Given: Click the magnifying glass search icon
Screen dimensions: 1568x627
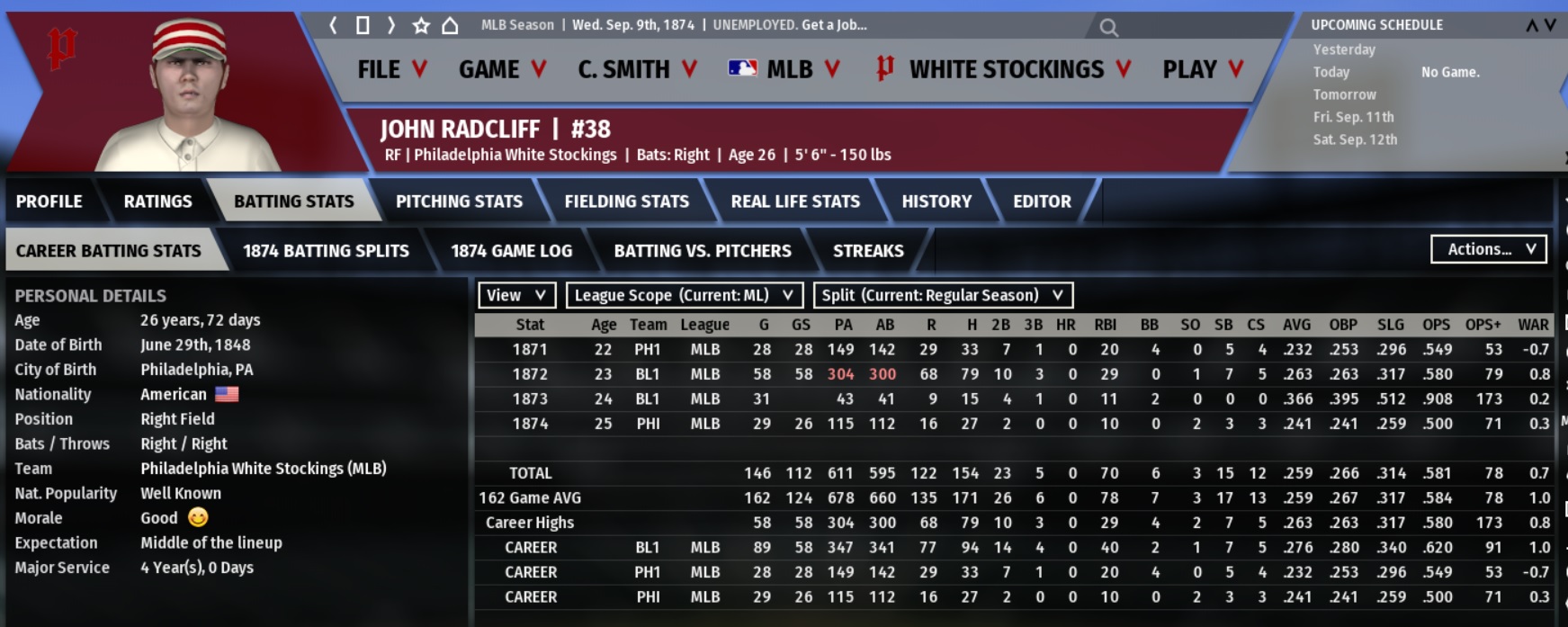Looking at the screenshot, I should 1108,28.
